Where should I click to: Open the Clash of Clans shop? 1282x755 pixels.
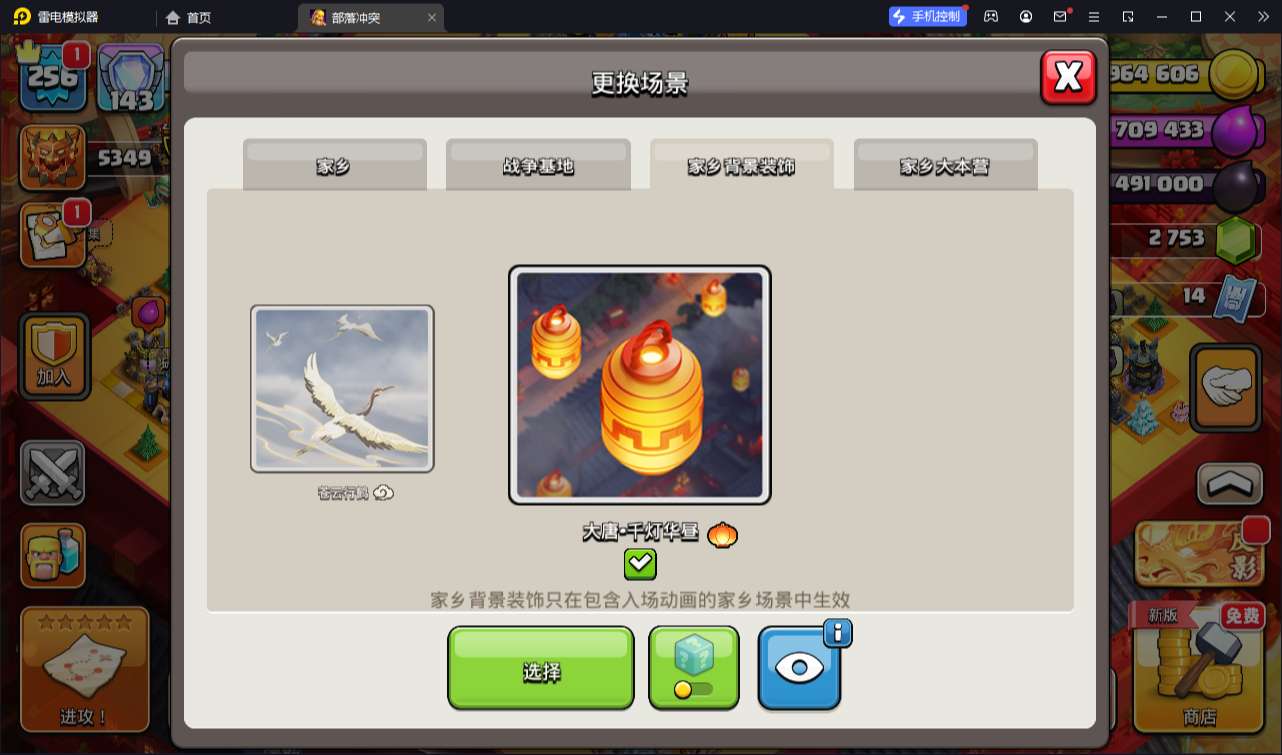pyautogui.click(x=1196, y=670)
